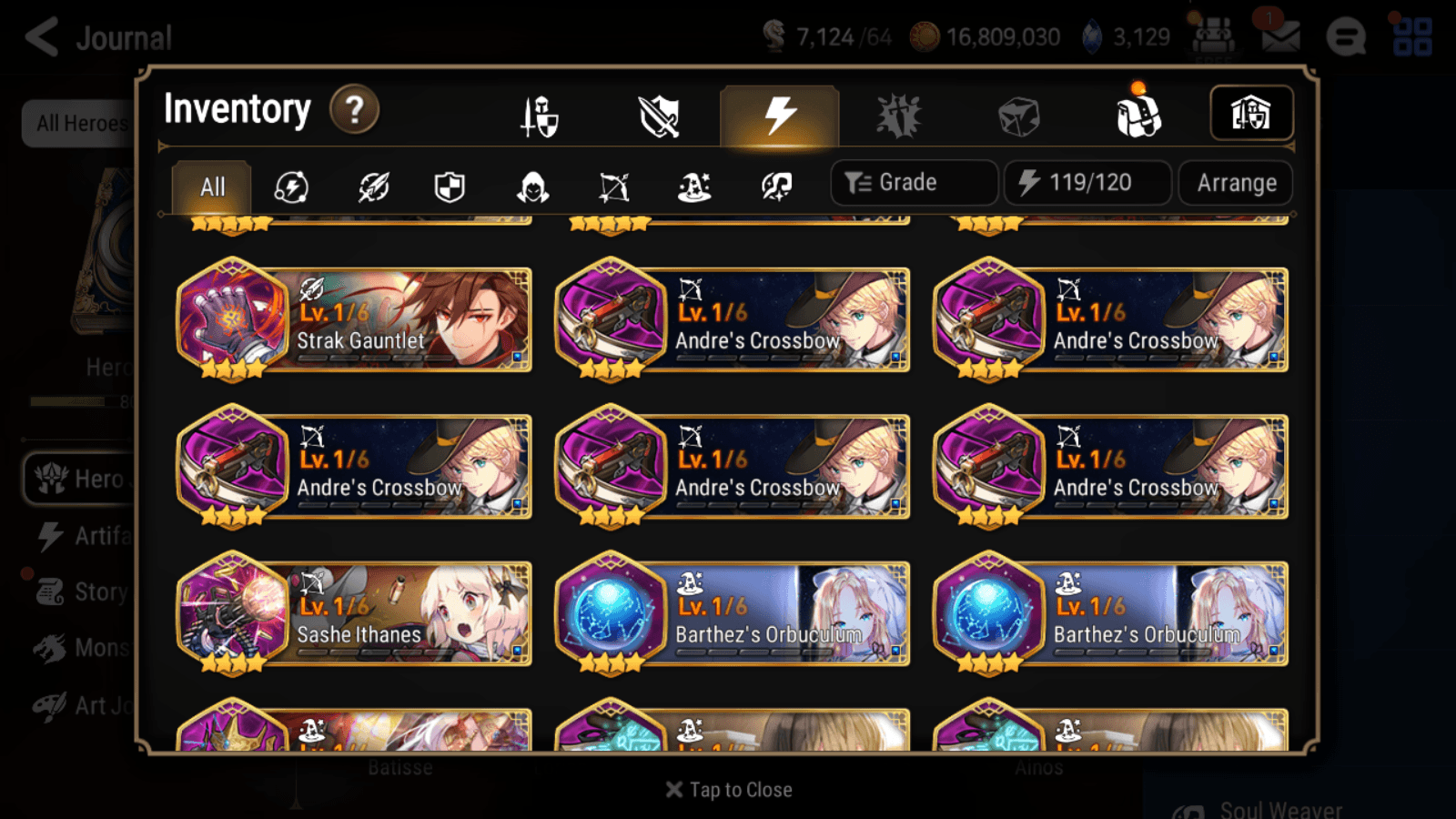The width and height of the screenshot is (1456, 819).
Task: Select the backpack consumables category
Action: 1139,116
